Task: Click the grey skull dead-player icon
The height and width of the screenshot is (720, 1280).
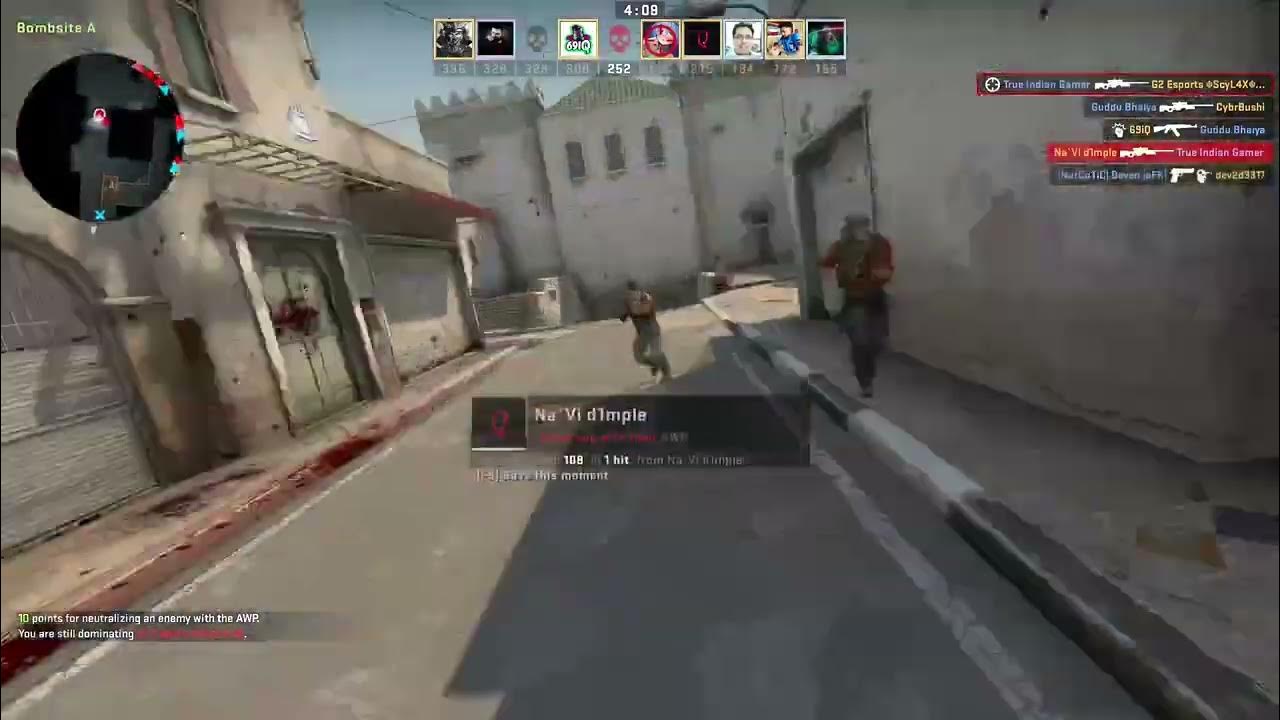Action: point(537,39)
